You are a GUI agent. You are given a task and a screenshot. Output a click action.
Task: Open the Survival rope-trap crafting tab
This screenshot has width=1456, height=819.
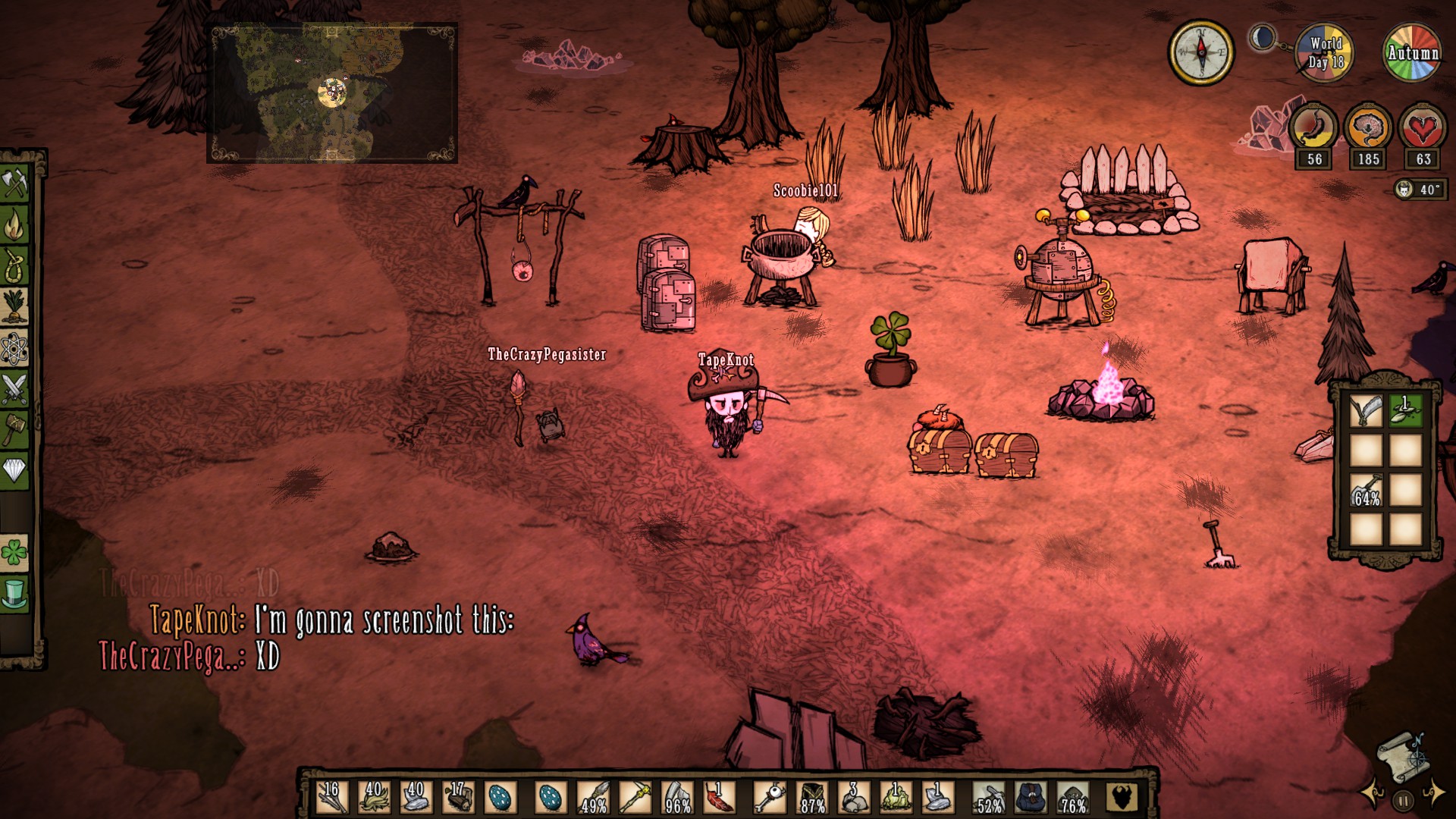point(15,265)
